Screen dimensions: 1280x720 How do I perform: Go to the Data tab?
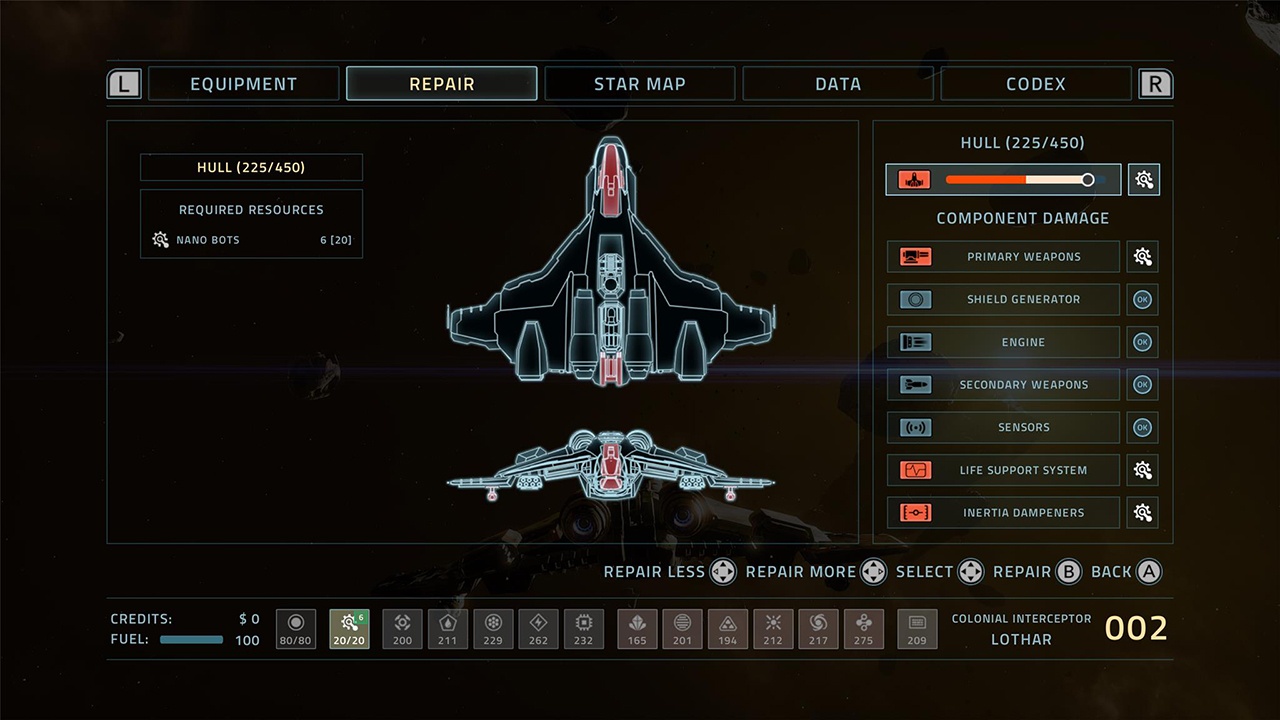tap(837, 84)
